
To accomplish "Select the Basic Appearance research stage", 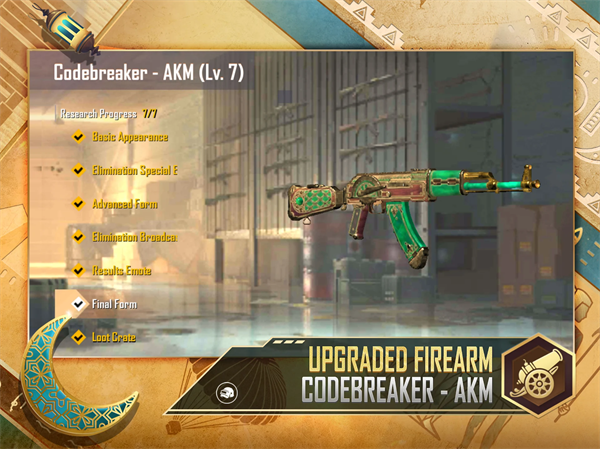I will pos(129,137).
